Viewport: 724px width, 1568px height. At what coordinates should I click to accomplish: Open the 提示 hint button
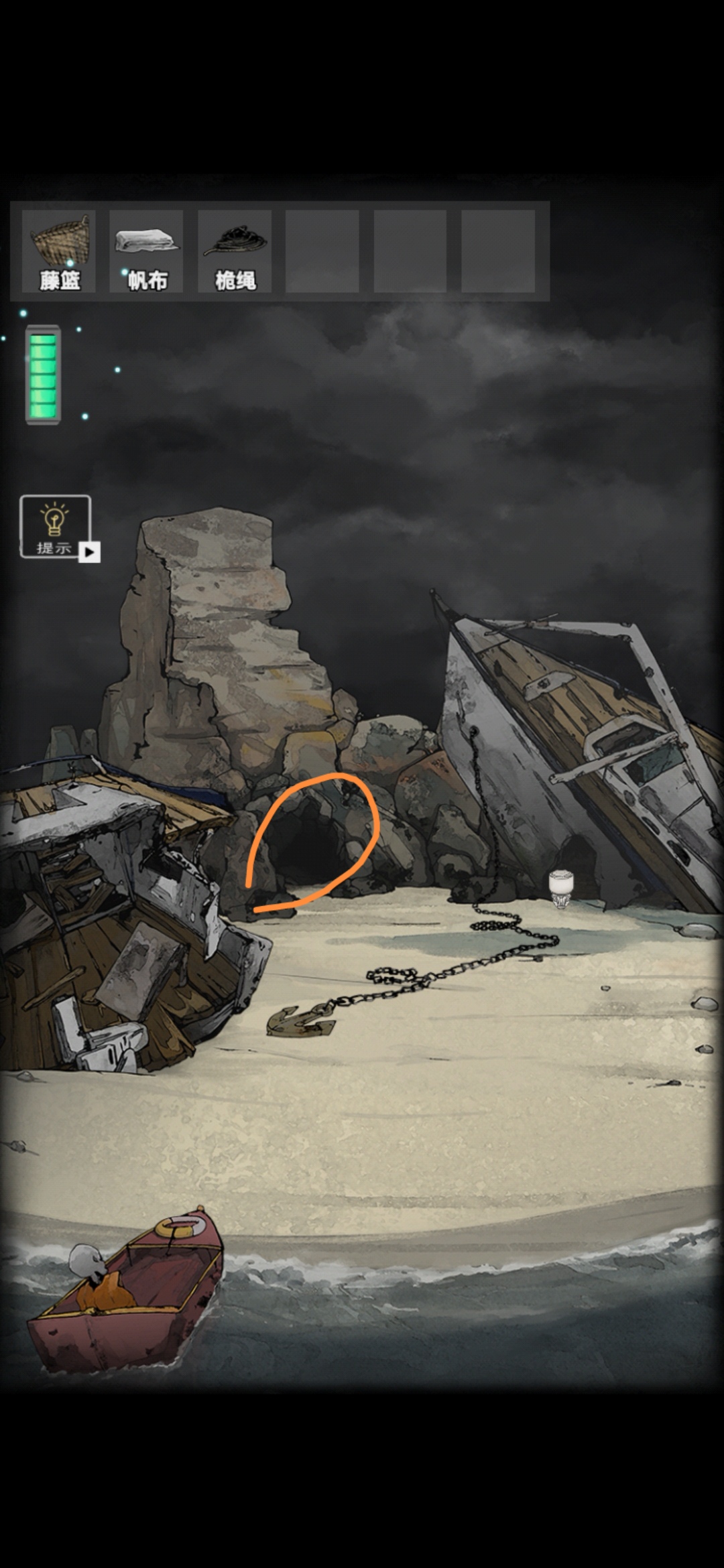(56, 527)
